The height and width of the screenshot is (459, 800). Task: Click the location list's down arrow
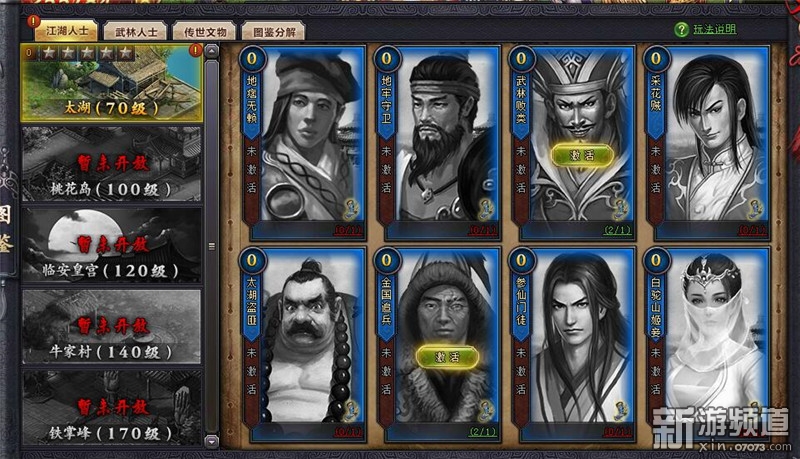212,441
